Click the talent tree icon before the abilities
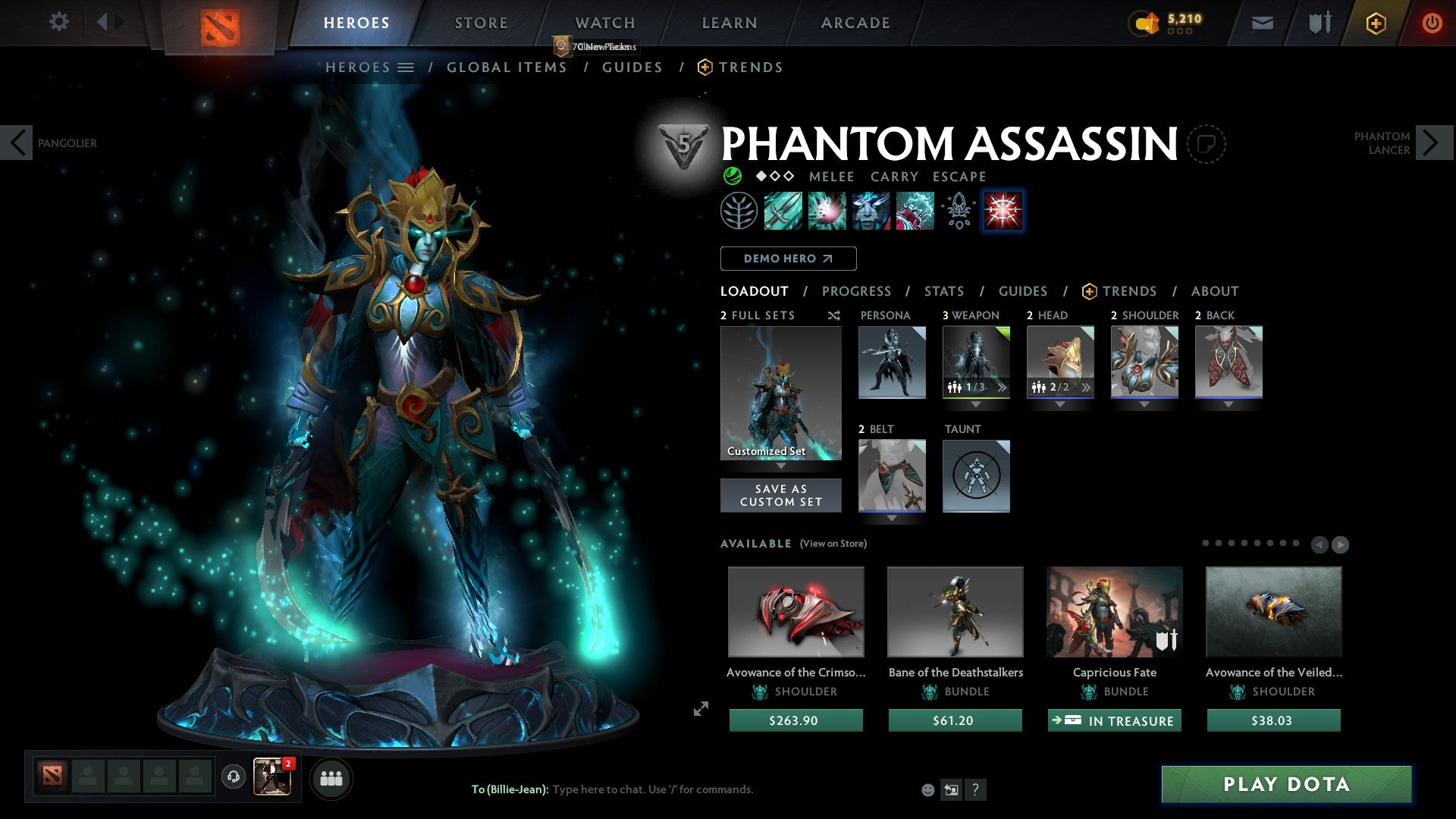Image resolution: width=1456 pixels, height=819 pixels. coord(738,211)
